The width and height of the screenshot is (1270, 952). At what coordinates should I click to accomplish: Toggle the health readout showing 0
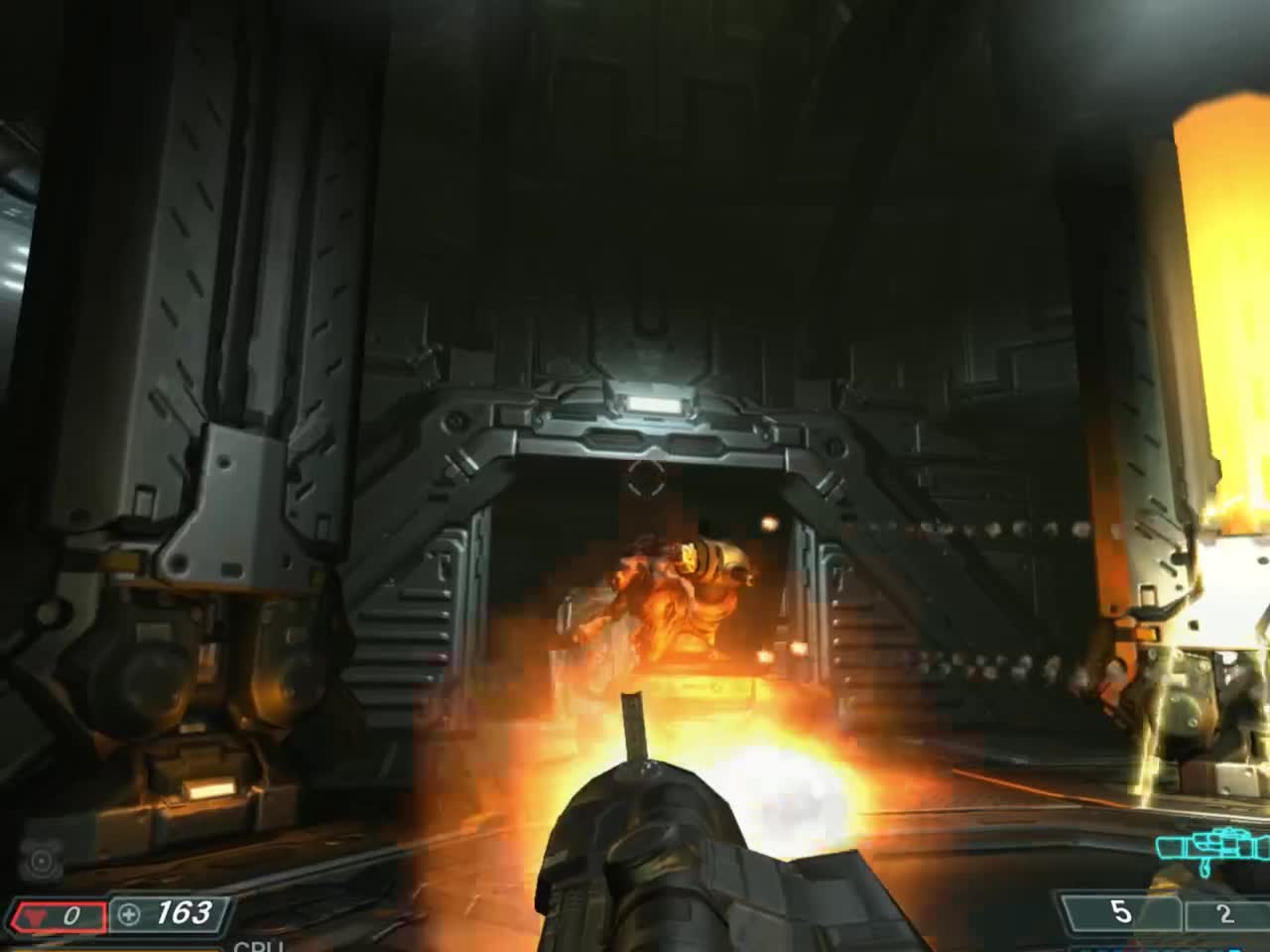[72, 913]
